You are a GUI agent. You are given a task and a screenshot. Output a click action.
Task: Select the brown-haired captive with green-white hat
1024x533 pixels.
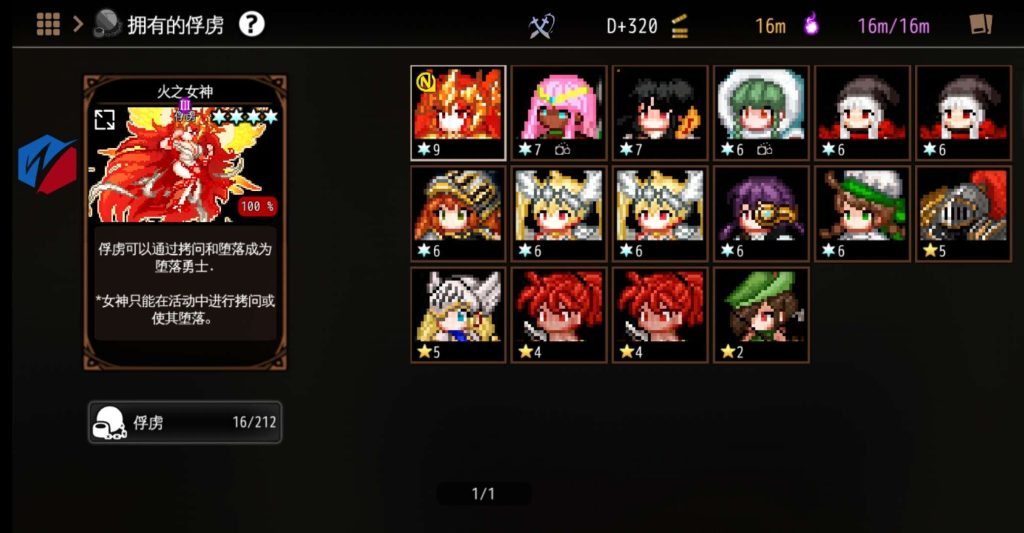pos(862,214)
